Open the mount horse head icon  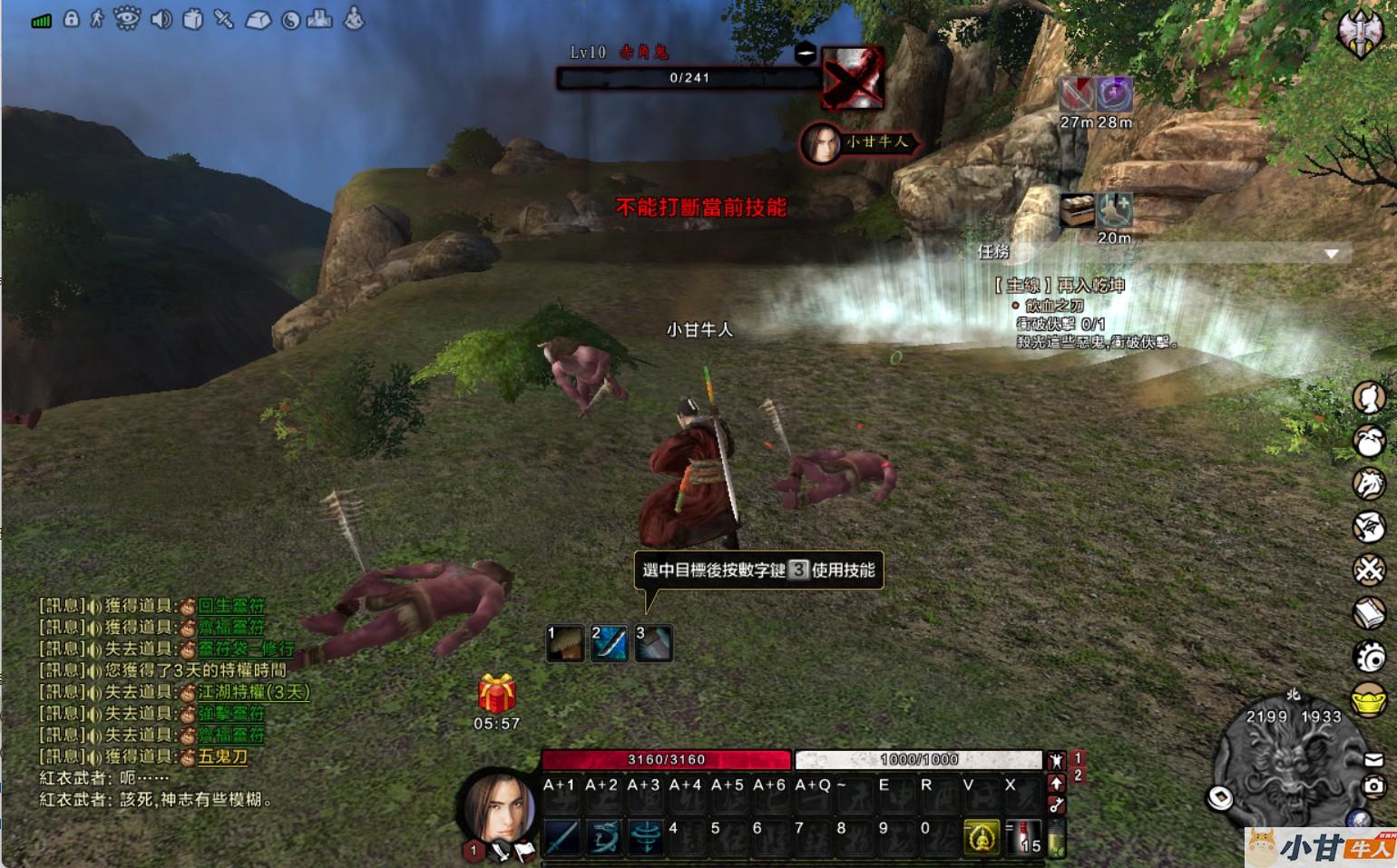pos(1368,483)
